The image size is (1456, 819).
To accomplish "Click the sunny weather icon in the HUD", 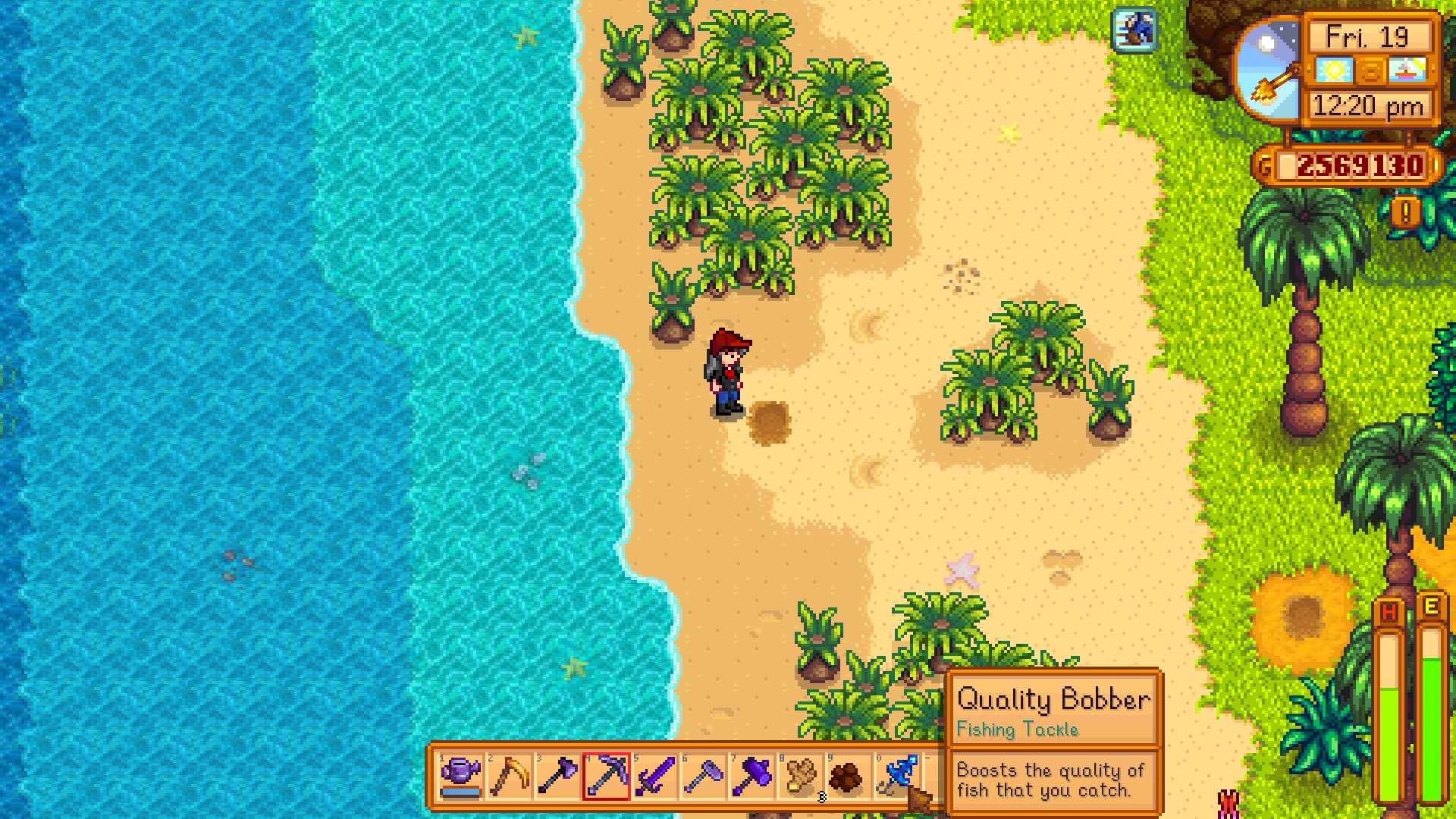I will click(1335, 70).
